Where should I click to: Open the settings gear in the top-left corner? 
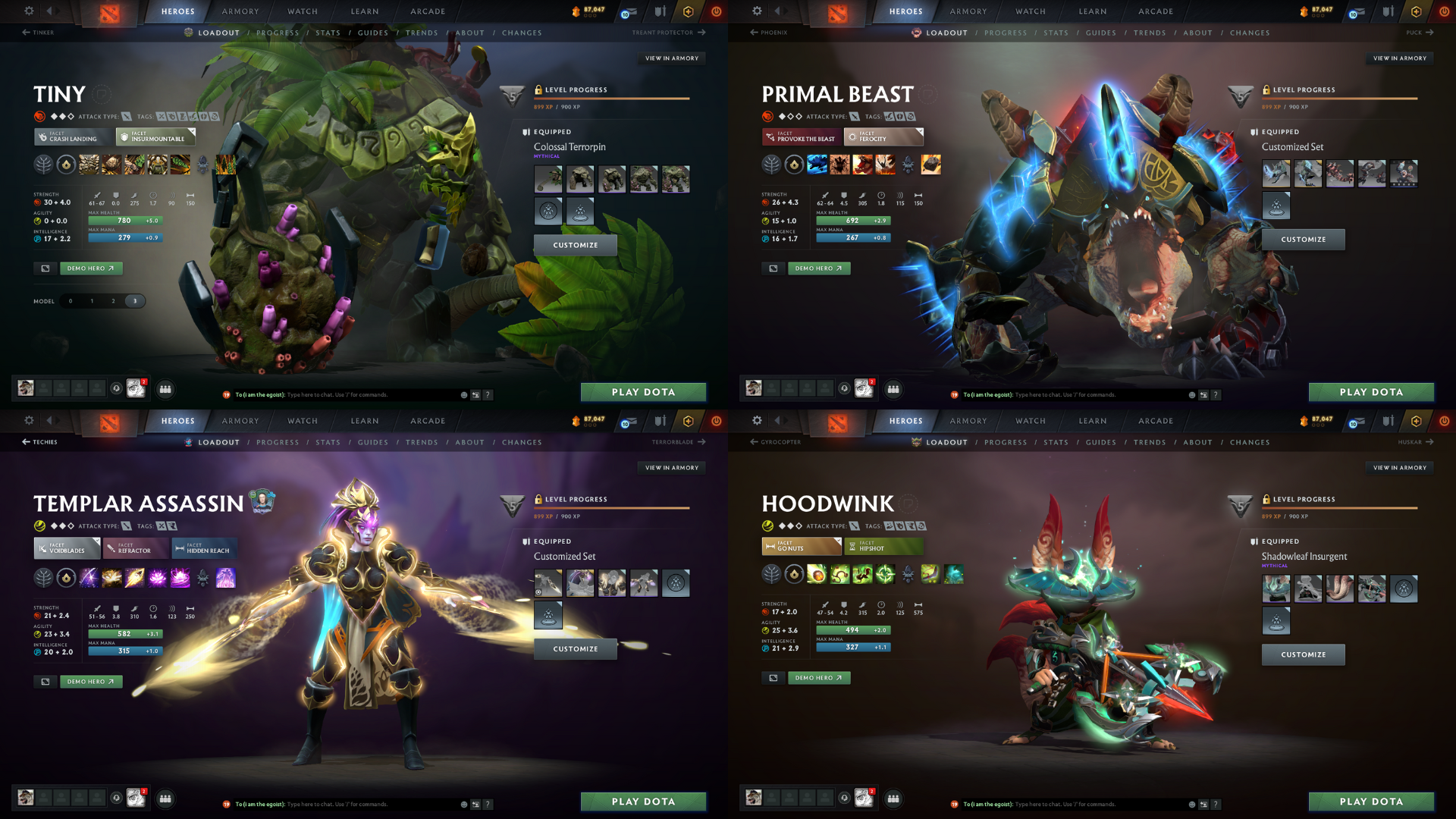29,11
